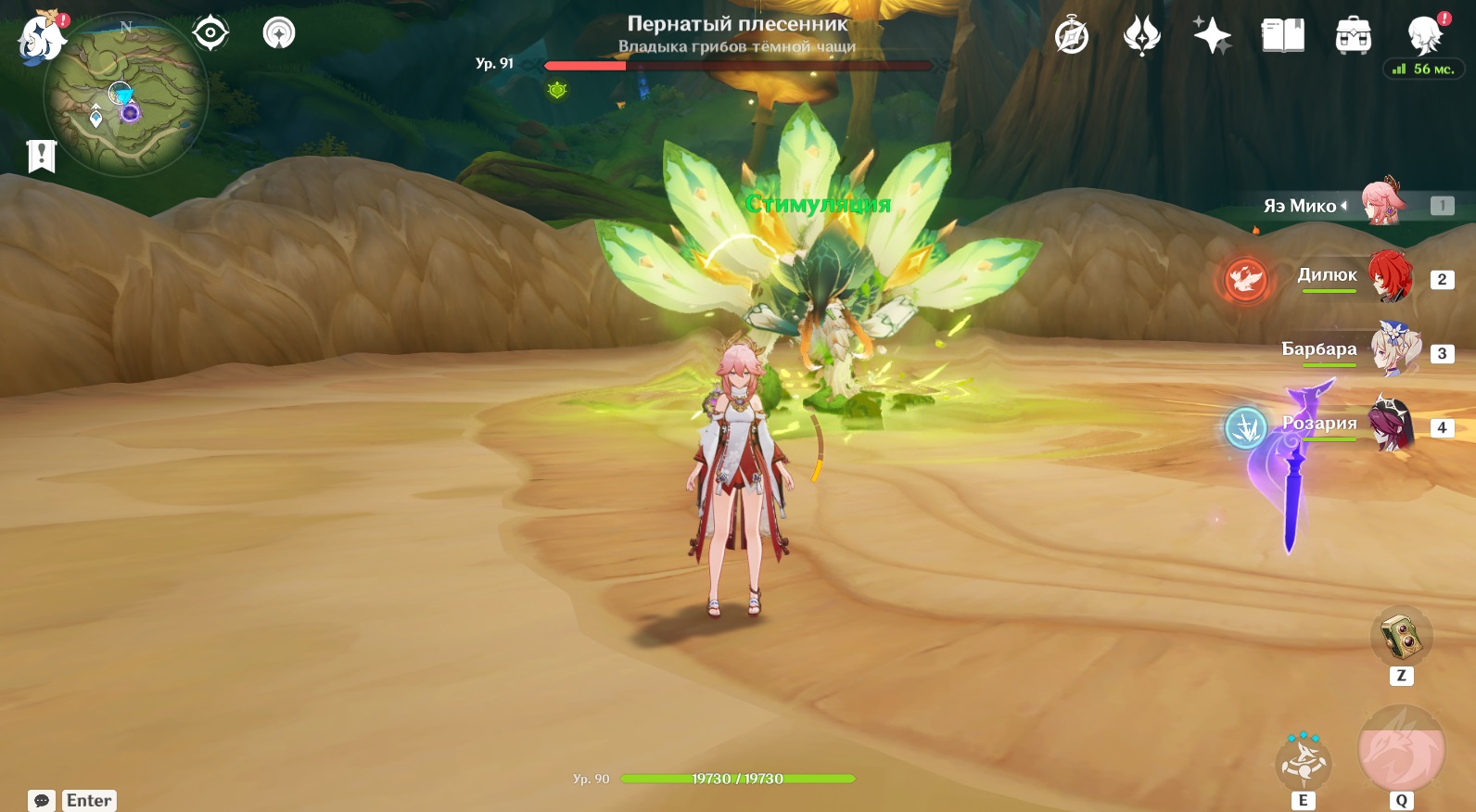Open the character profile icon
1476x812 pixels.
(1423, 37)
